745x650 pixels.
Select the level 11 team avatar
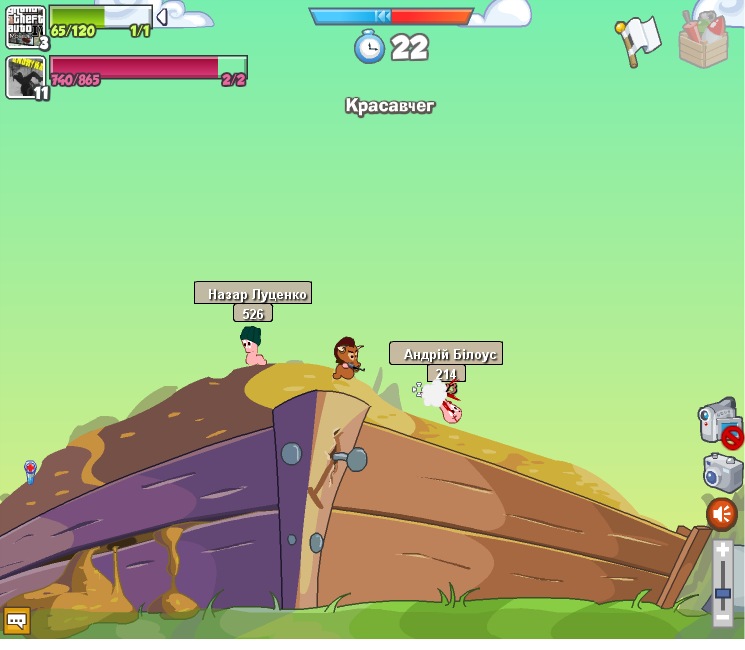[25, 77]
